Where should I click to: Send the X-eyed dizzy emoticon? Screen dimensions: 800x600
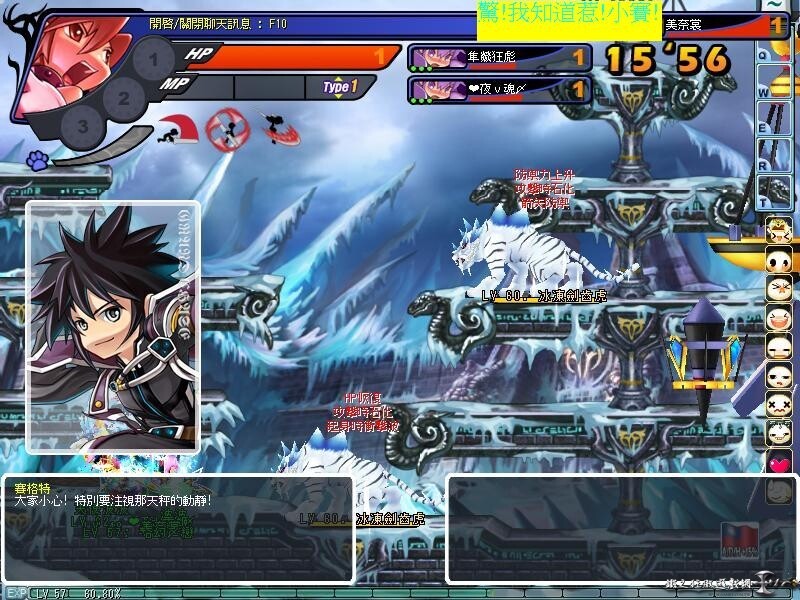click(x=779, y=405)
